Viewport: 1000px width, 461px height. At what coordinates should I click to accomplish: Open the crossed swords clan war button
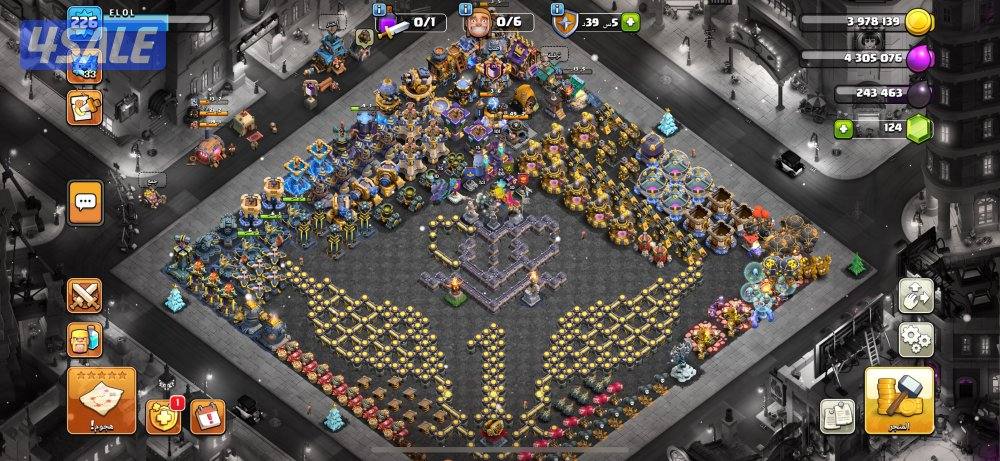point(86,296)
